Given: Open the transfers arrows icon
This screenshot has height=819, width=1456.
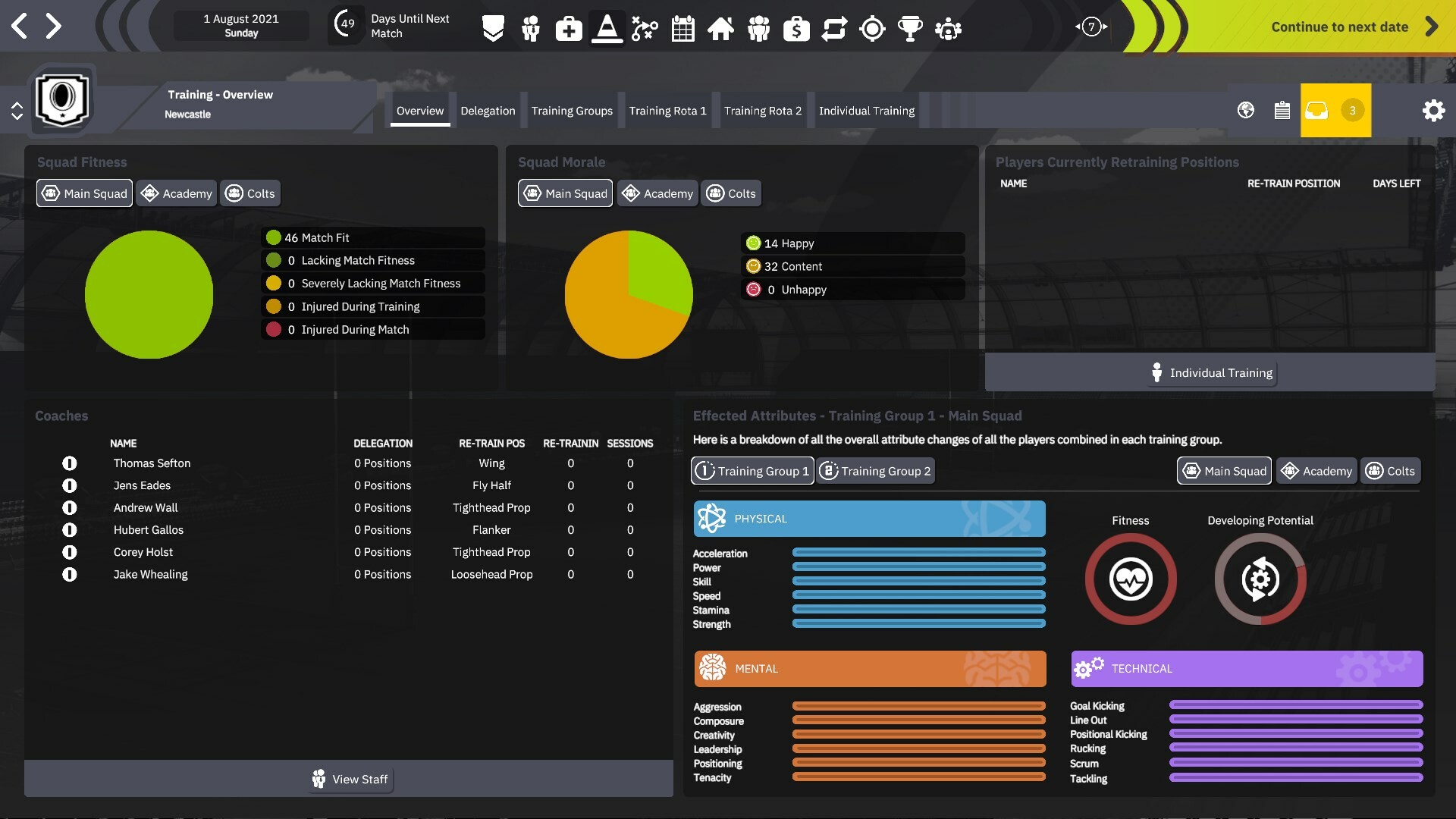Looking at the screenshot, I should point(834,29).
